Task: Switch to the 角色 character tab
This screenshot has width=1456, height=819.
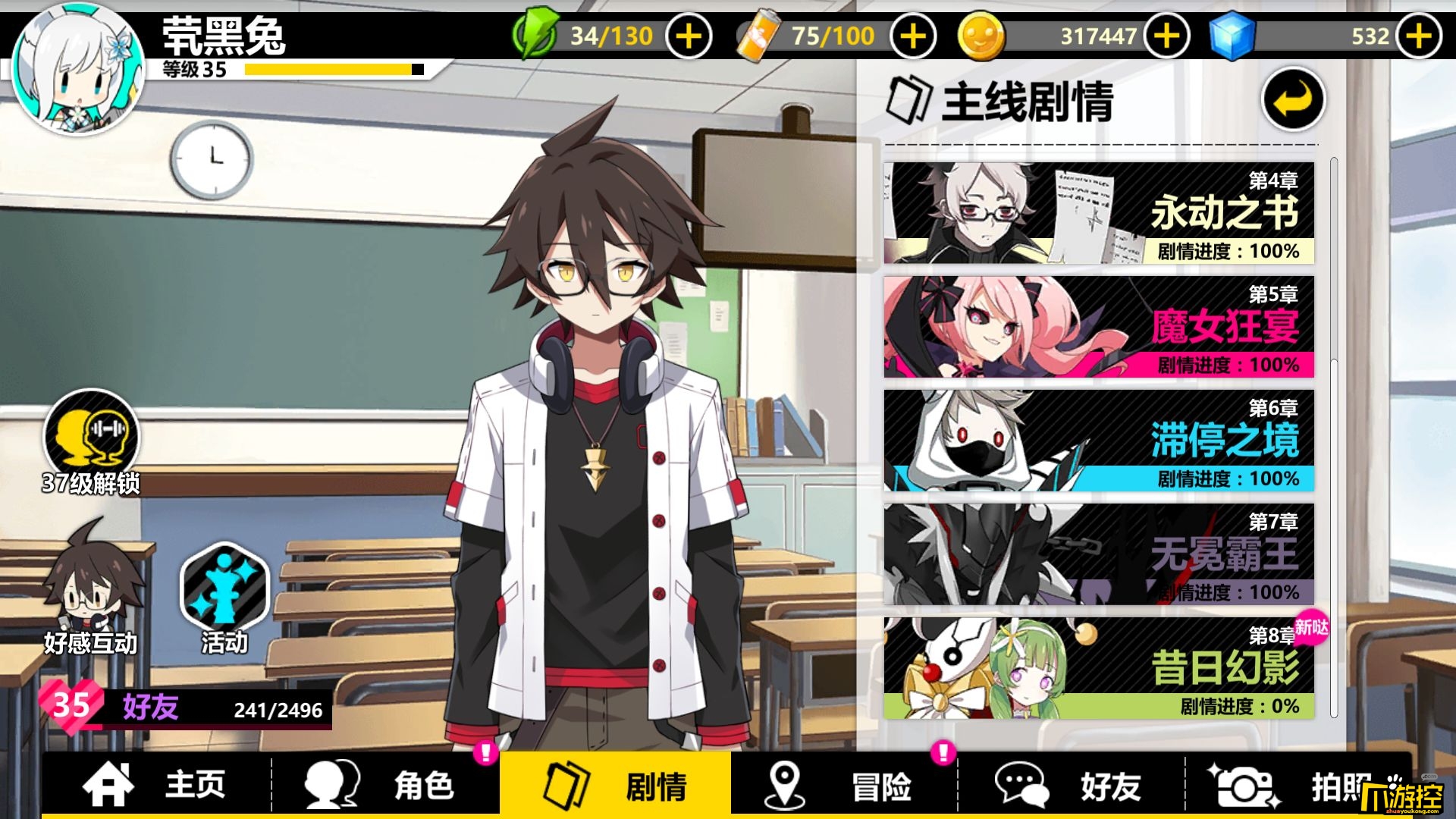Action: pyautogui.click(x=384, y=785)
